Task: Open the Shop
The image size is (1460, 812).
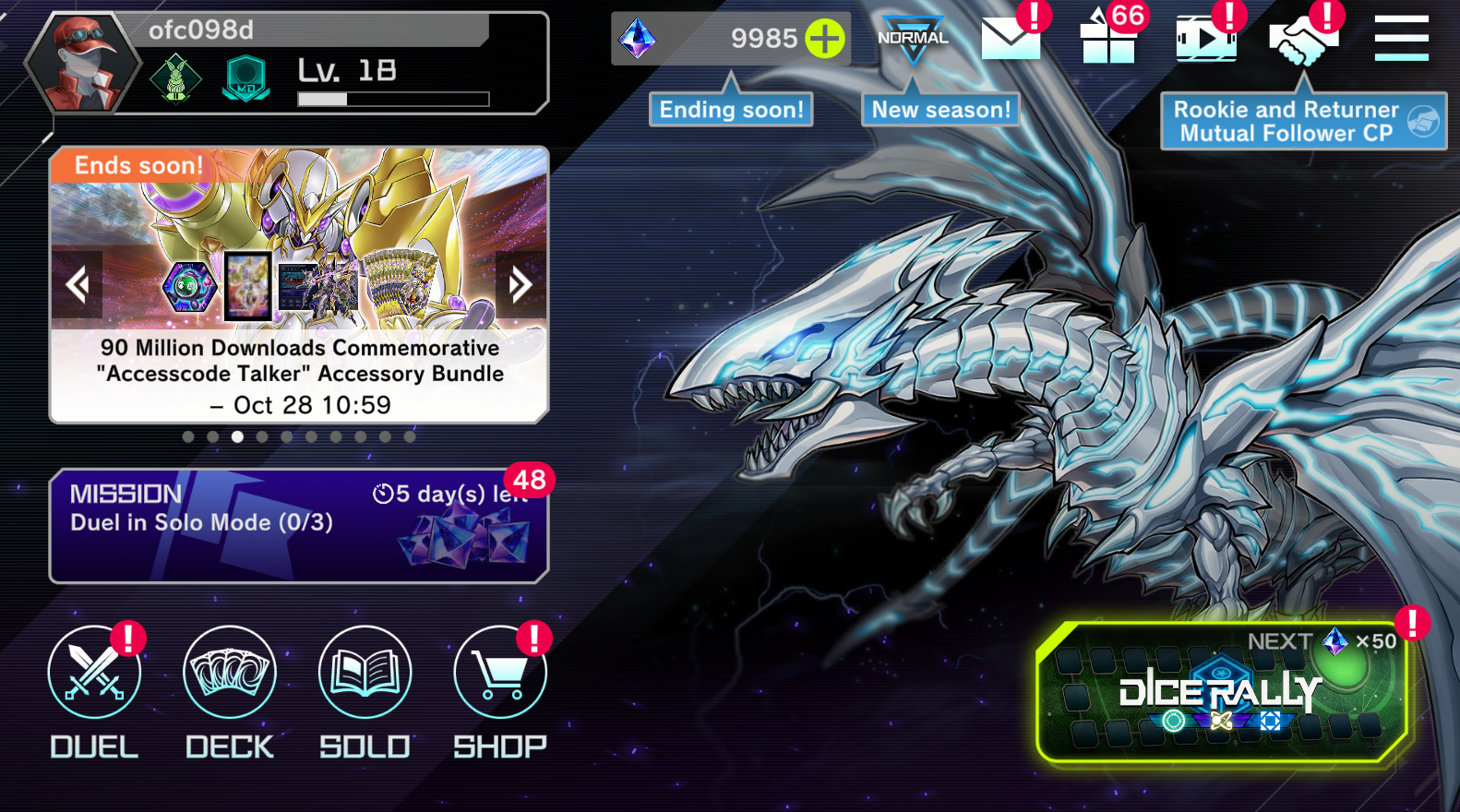Action: [500, 673]
